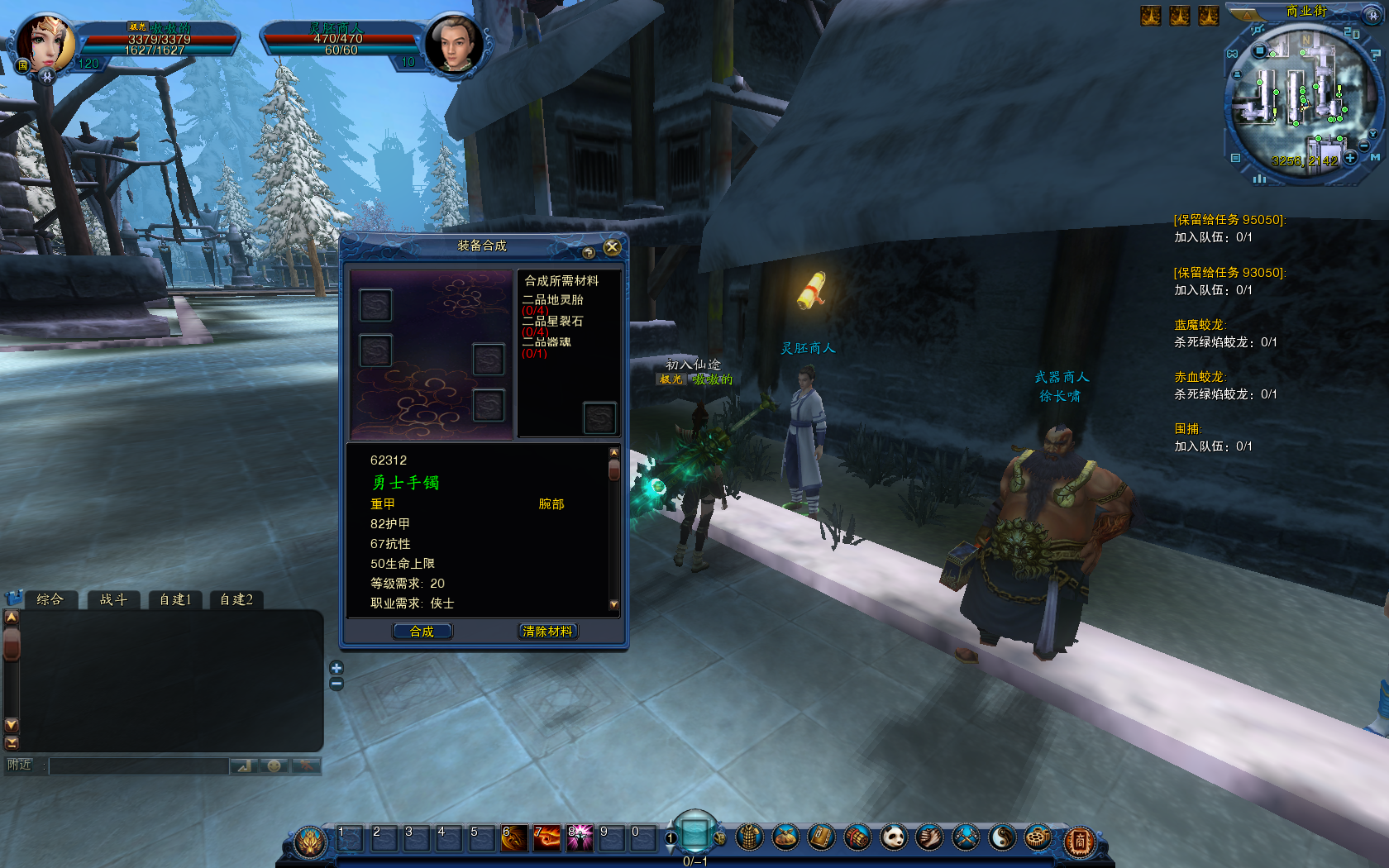Use the purple burst skill in slot 8
This screenshot has height=868, width=1389.
(x=580, y=838)
